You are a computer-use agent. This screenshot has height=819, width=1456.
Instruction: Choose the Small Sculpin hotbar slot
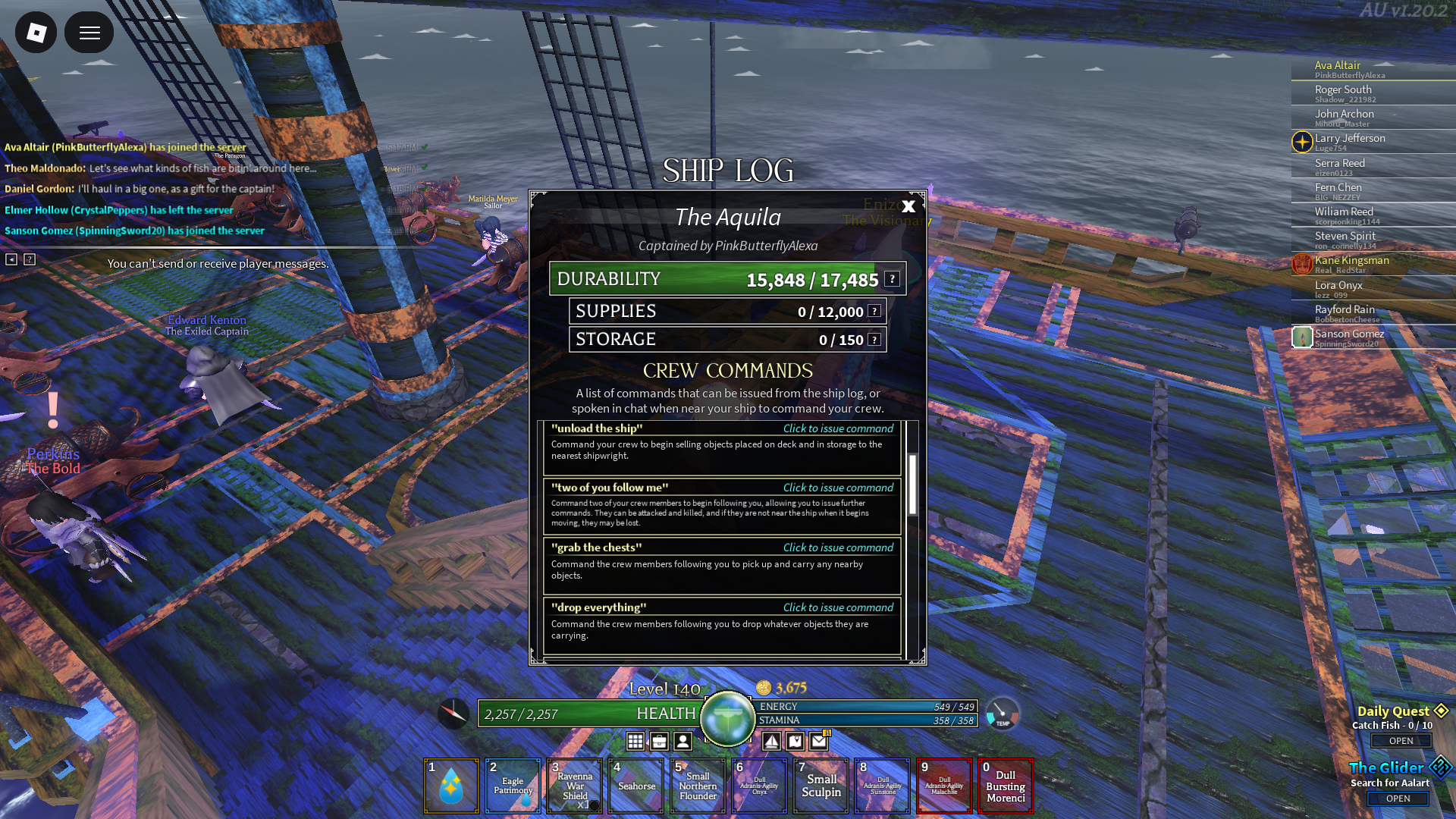click(x=821, y=786)
